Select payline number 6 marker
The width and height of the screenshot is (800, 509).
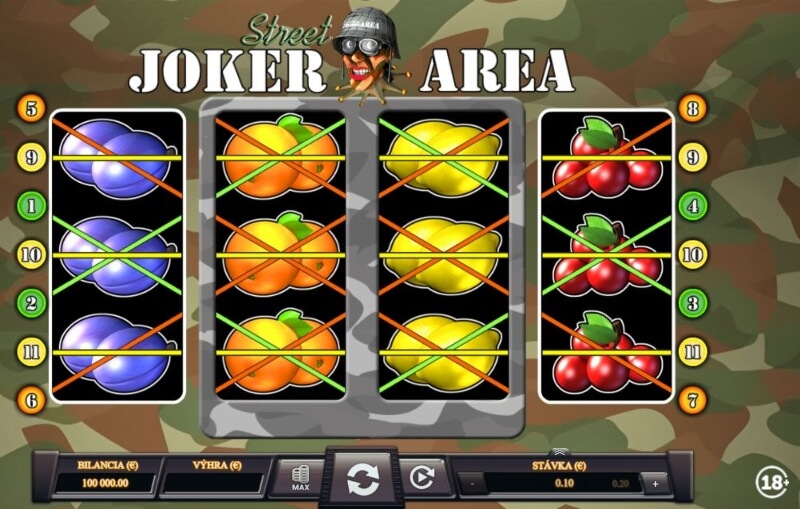tap(32, 400)
